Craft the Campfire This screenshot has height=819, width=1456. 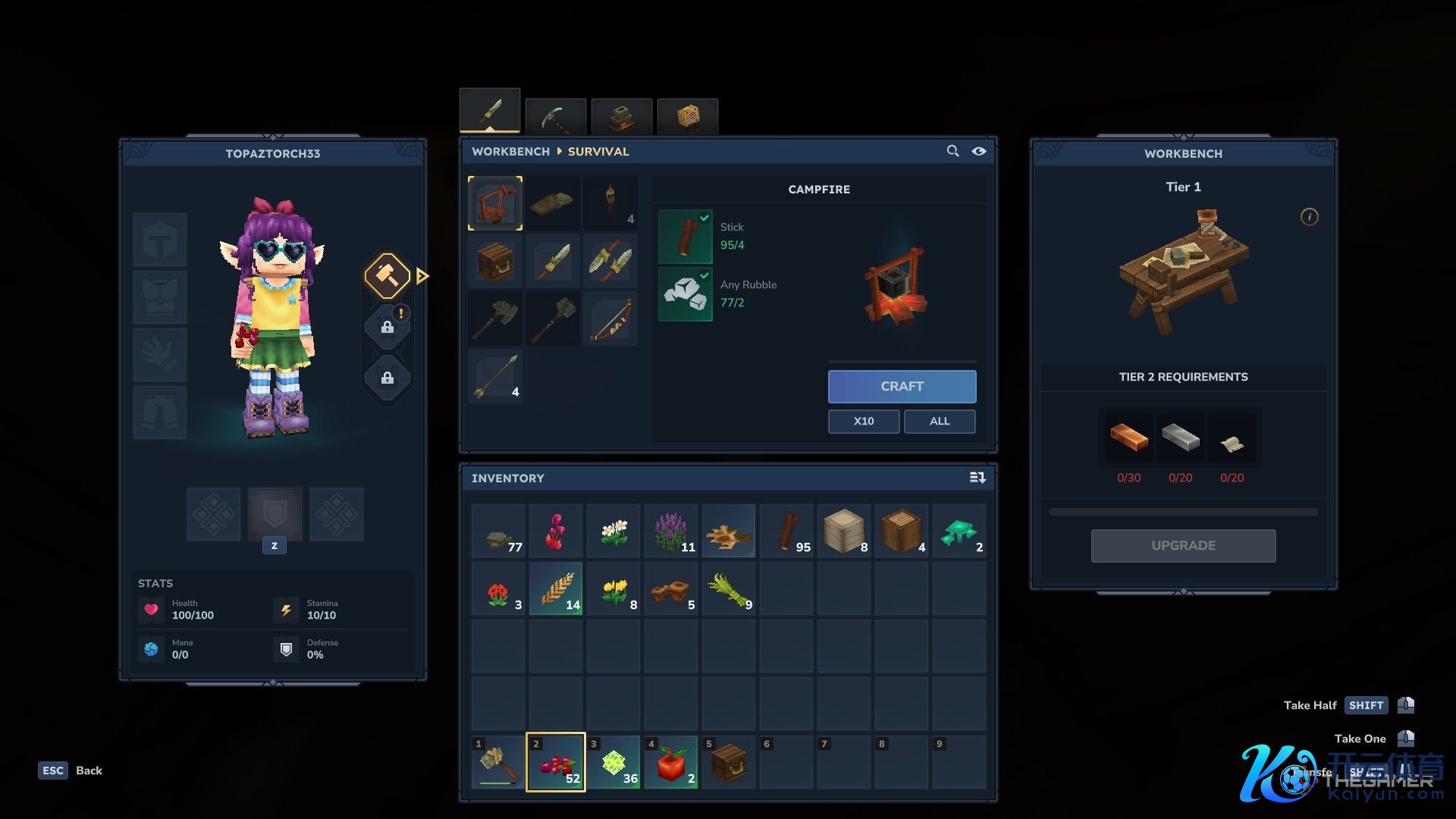(902, 386)
